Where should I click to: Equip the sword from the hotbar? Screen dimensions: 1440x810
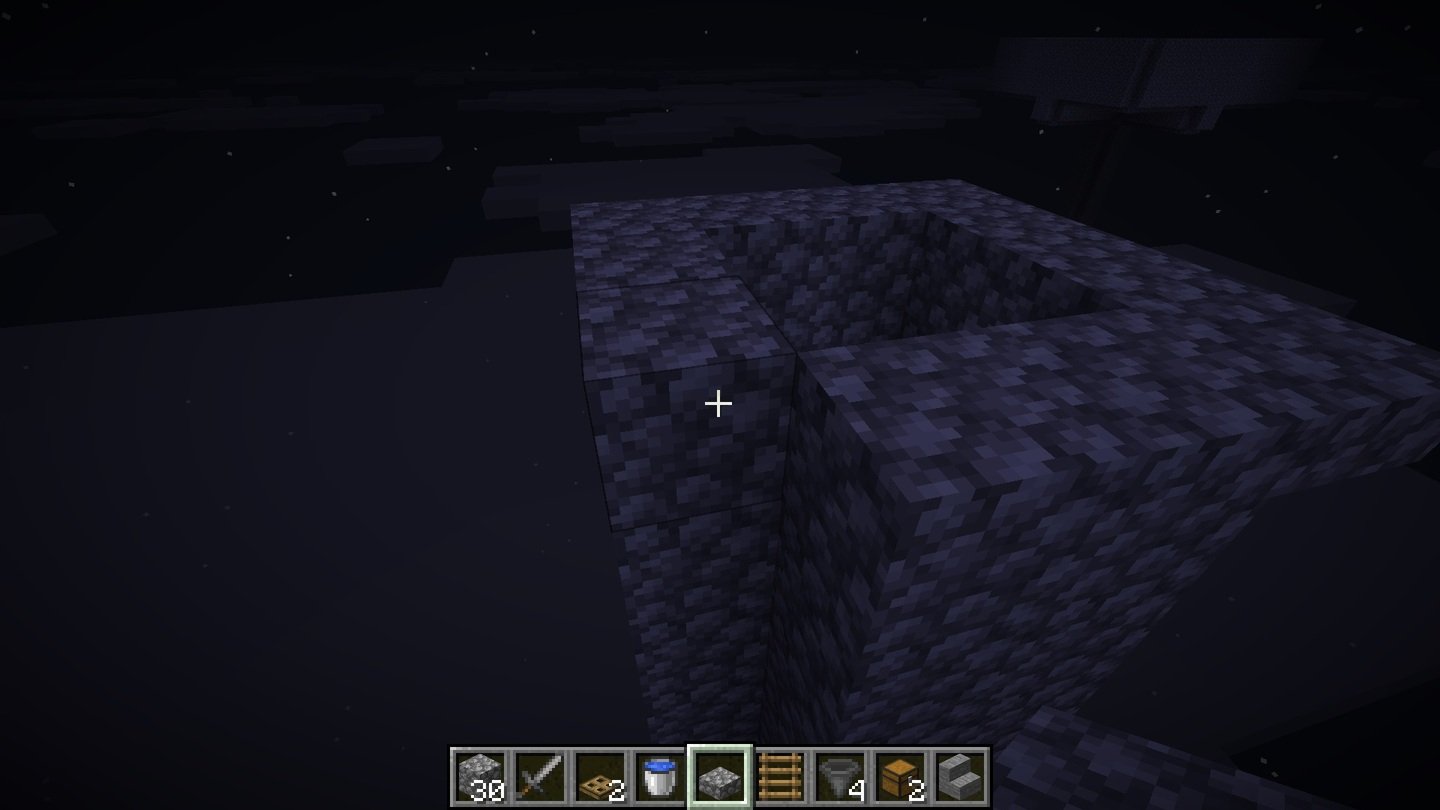[540, 777]
